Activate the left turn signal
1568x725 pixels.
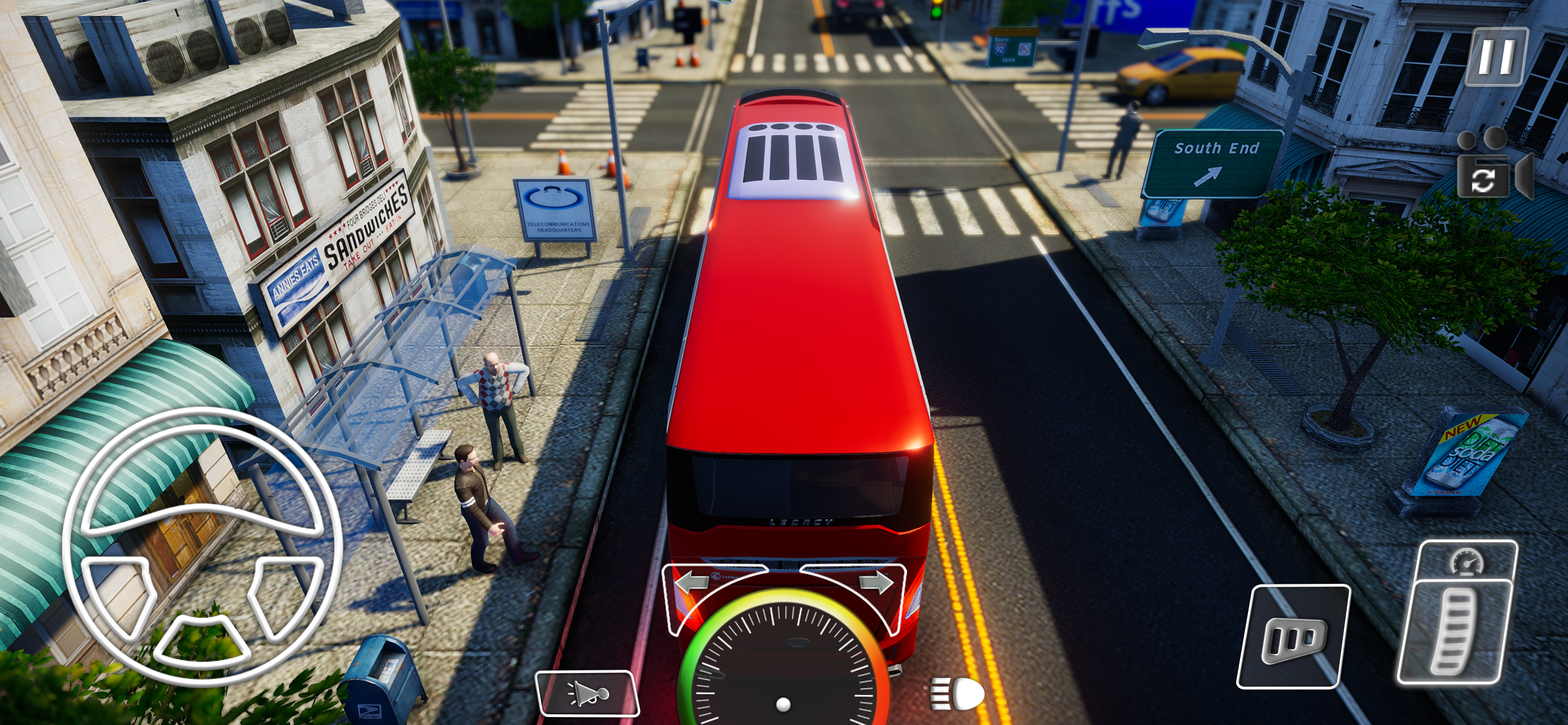pyautogui.click(x=692, y=583)
